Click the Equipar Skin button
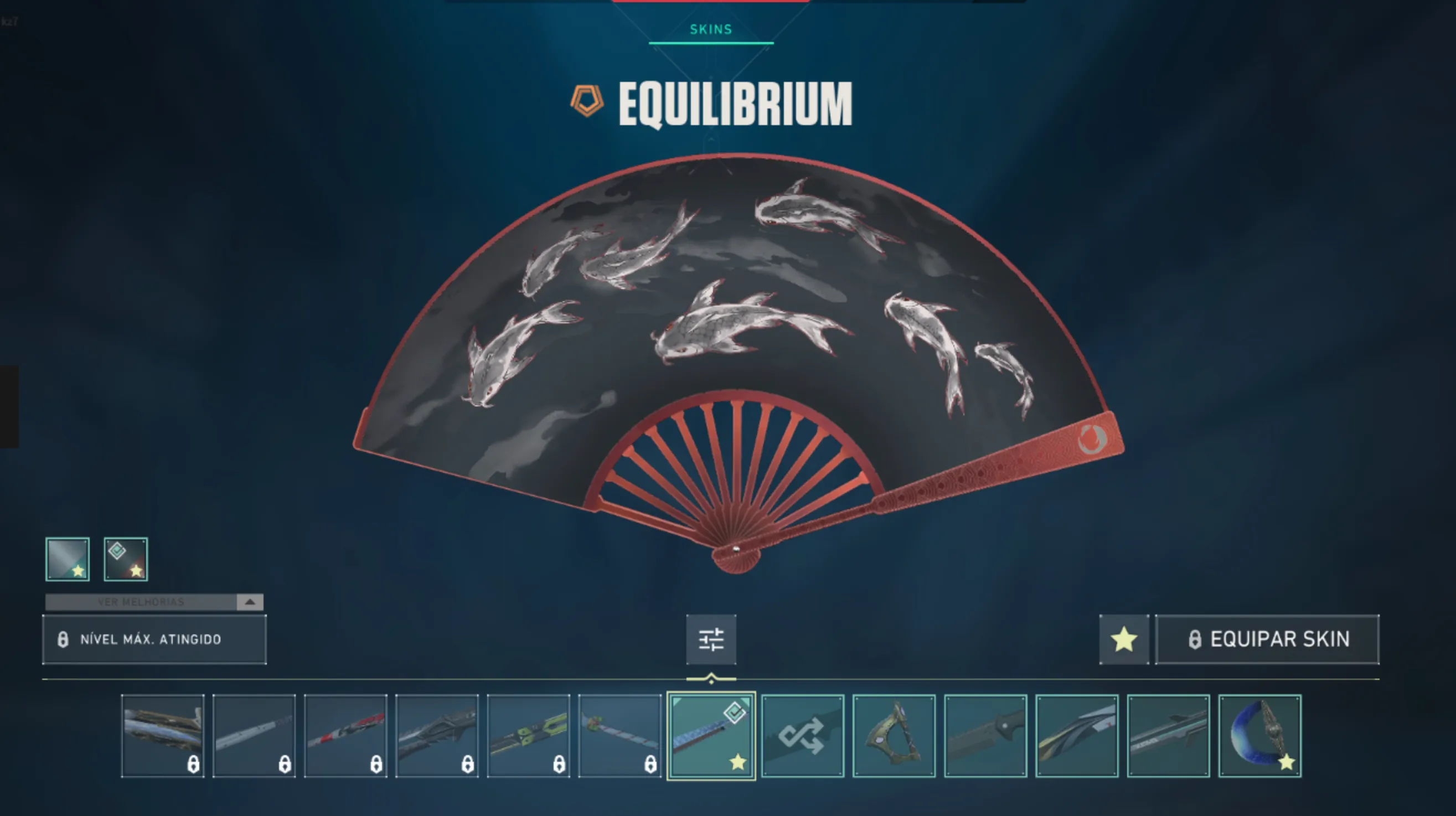 pyautogui.click(x=1267, y=639)
